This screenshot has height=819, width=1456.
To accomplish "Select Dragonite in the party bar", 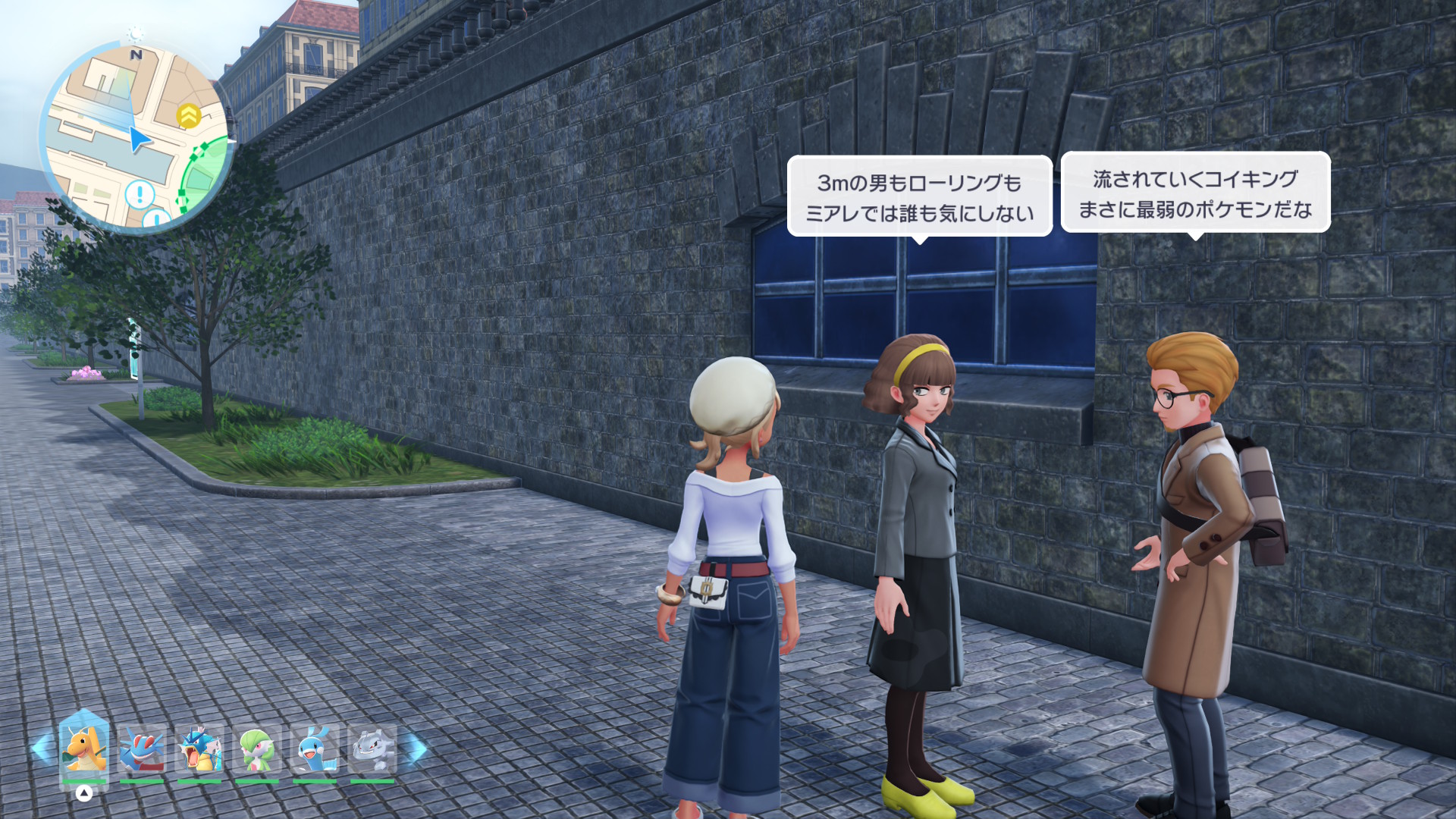I will (83, 749).
